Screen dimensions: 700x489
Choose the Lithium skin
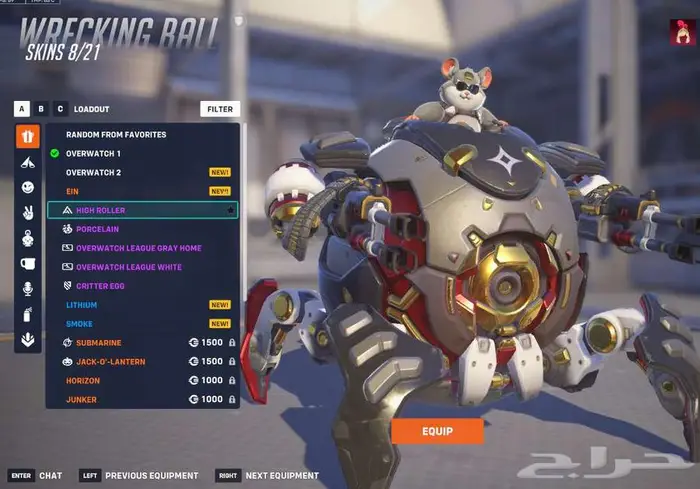82,305
